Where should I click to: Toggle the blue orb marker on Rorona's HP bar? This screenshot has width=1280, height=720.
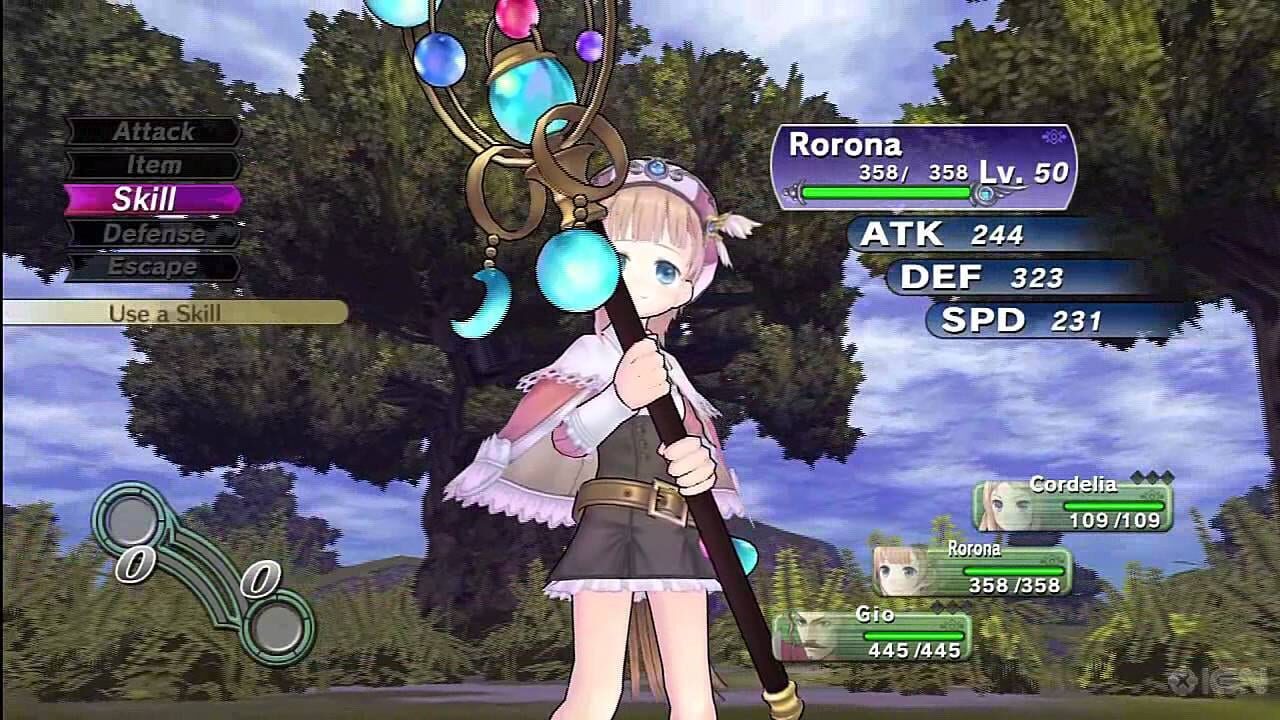[985, 193]
